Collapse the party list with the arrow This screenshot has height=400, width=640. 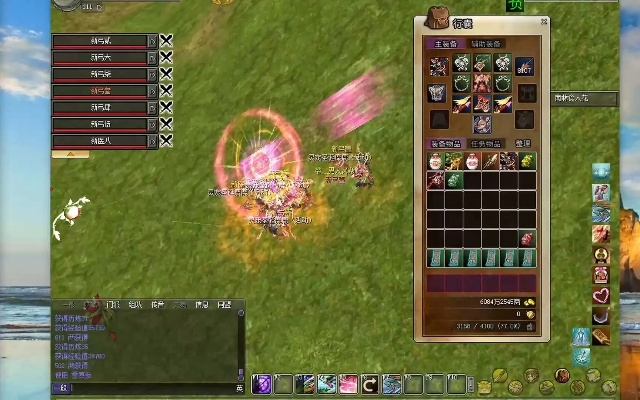69,155
